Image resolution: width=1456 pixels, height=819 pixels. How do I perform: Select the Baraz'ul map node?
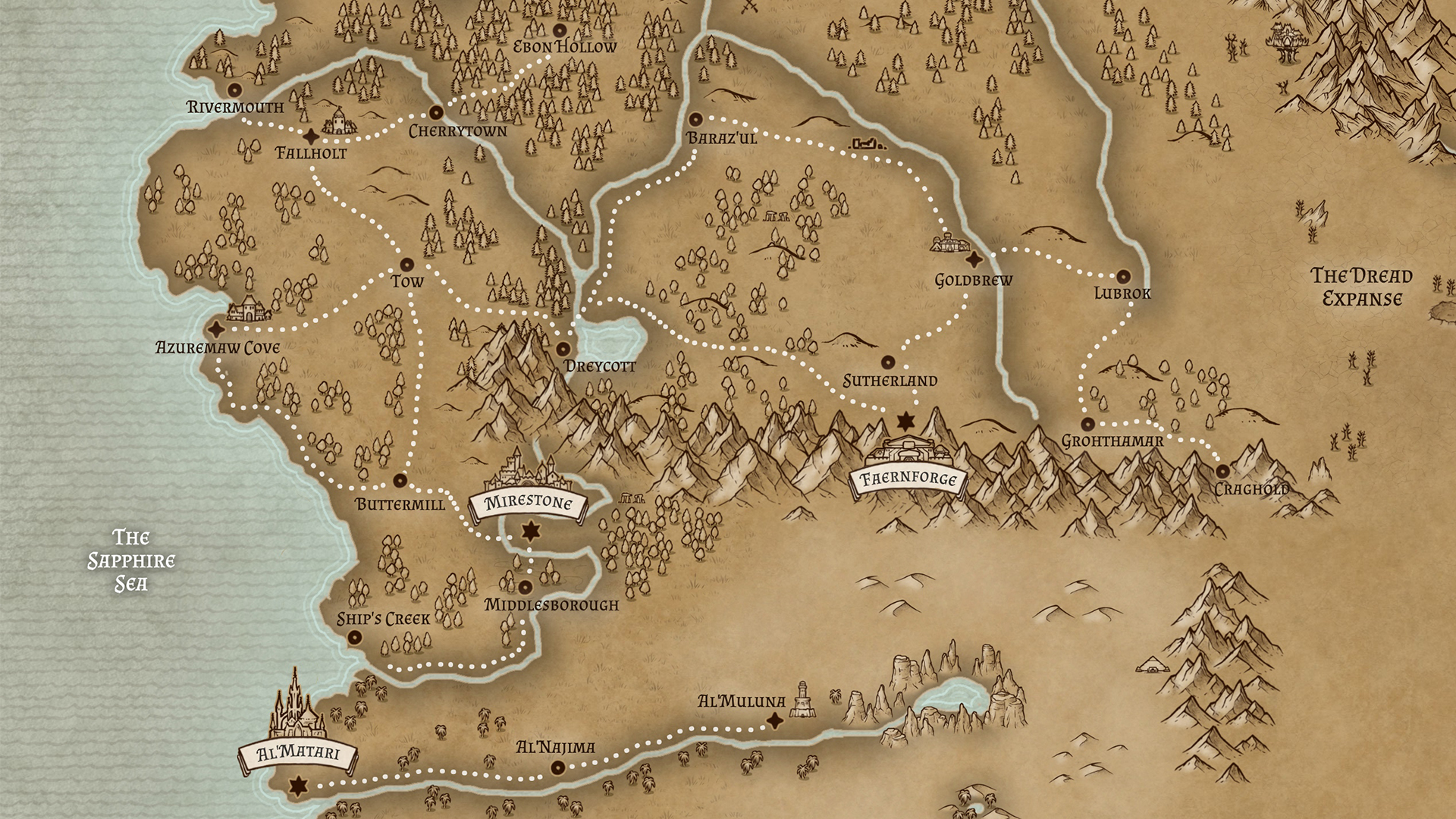click(x=695, y=120)
